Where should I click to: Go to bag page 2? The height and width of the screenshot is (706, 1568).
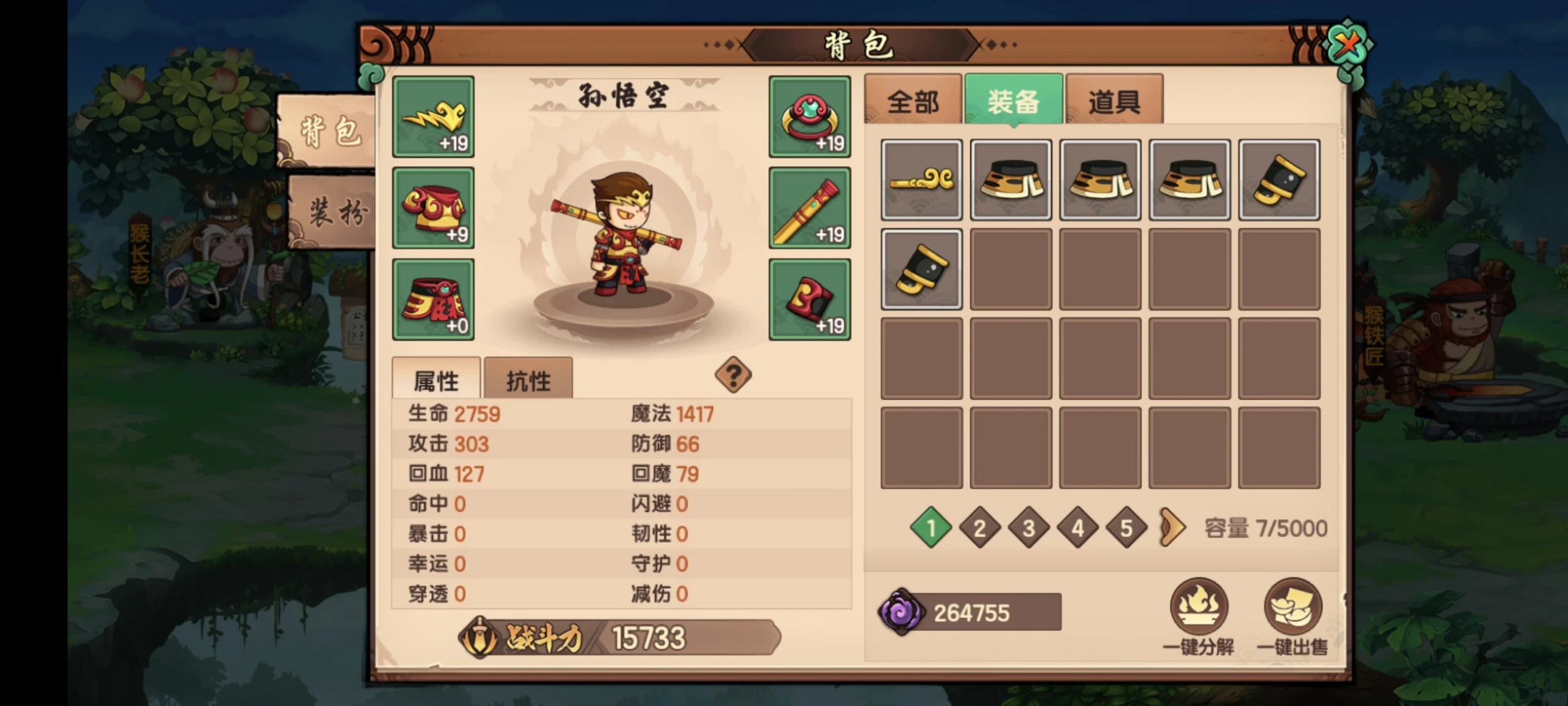pos(979,528)
